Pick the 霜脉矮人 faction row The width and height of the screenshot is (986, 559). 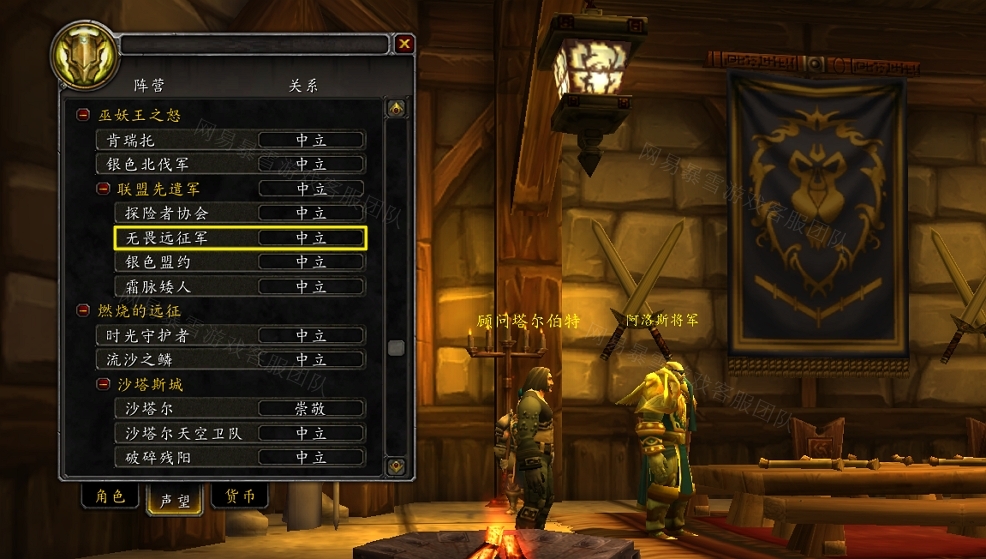tap(239, 286)
